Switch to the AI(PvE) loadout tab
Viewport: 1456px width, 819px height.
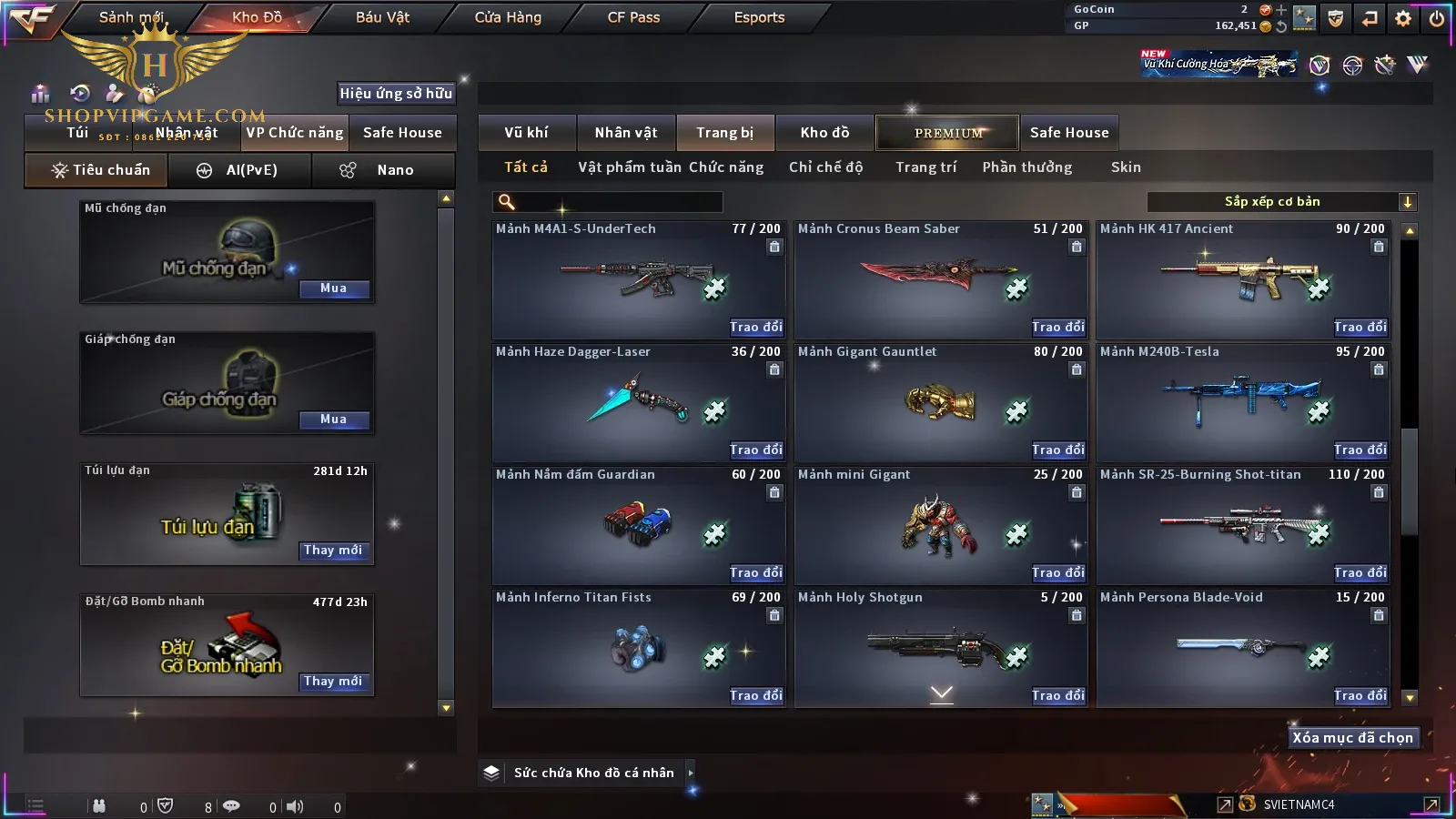coord(239,170)
